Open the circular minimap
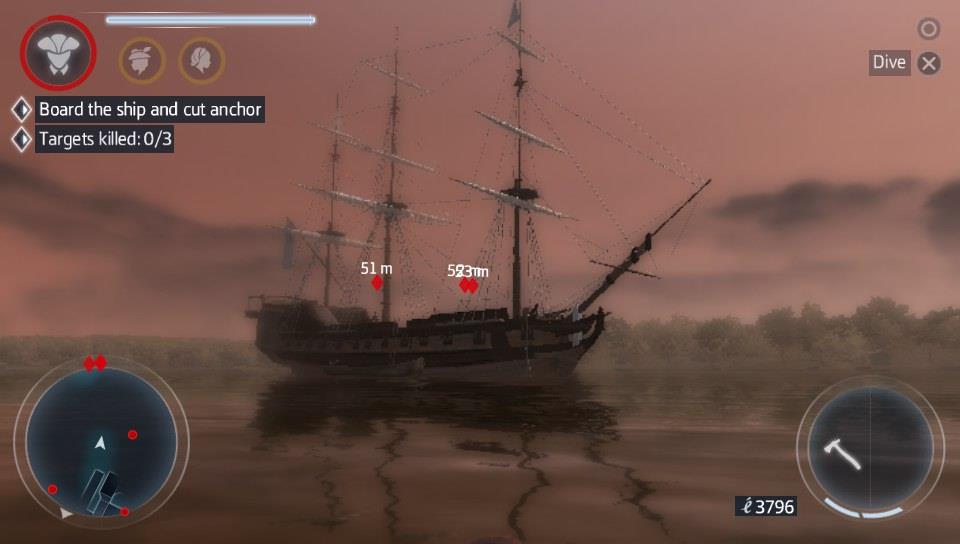 [x=100, y=441]
